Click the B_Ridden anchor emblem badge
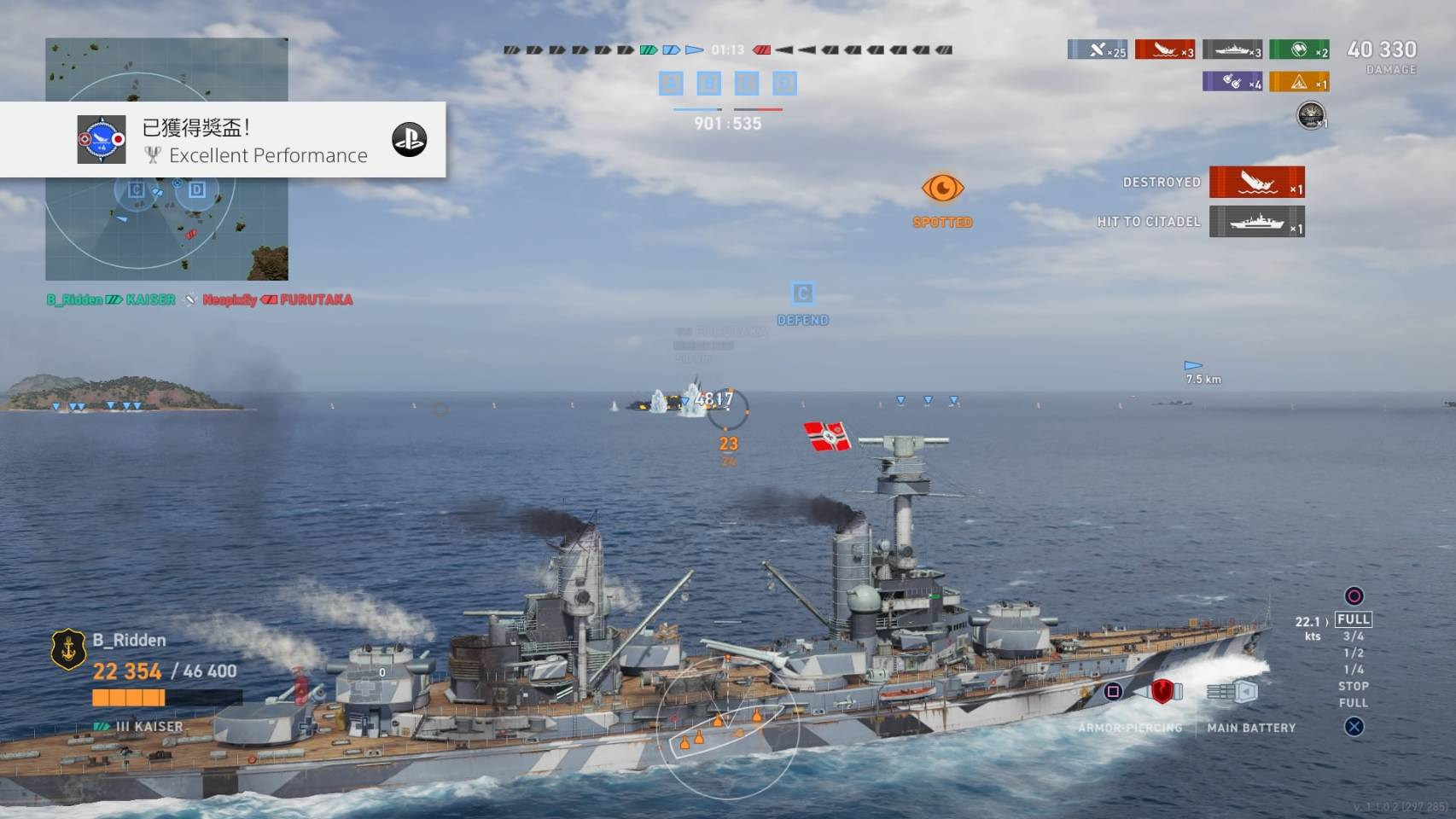This screenshot has width=1456, height=819. click(68, 650)
